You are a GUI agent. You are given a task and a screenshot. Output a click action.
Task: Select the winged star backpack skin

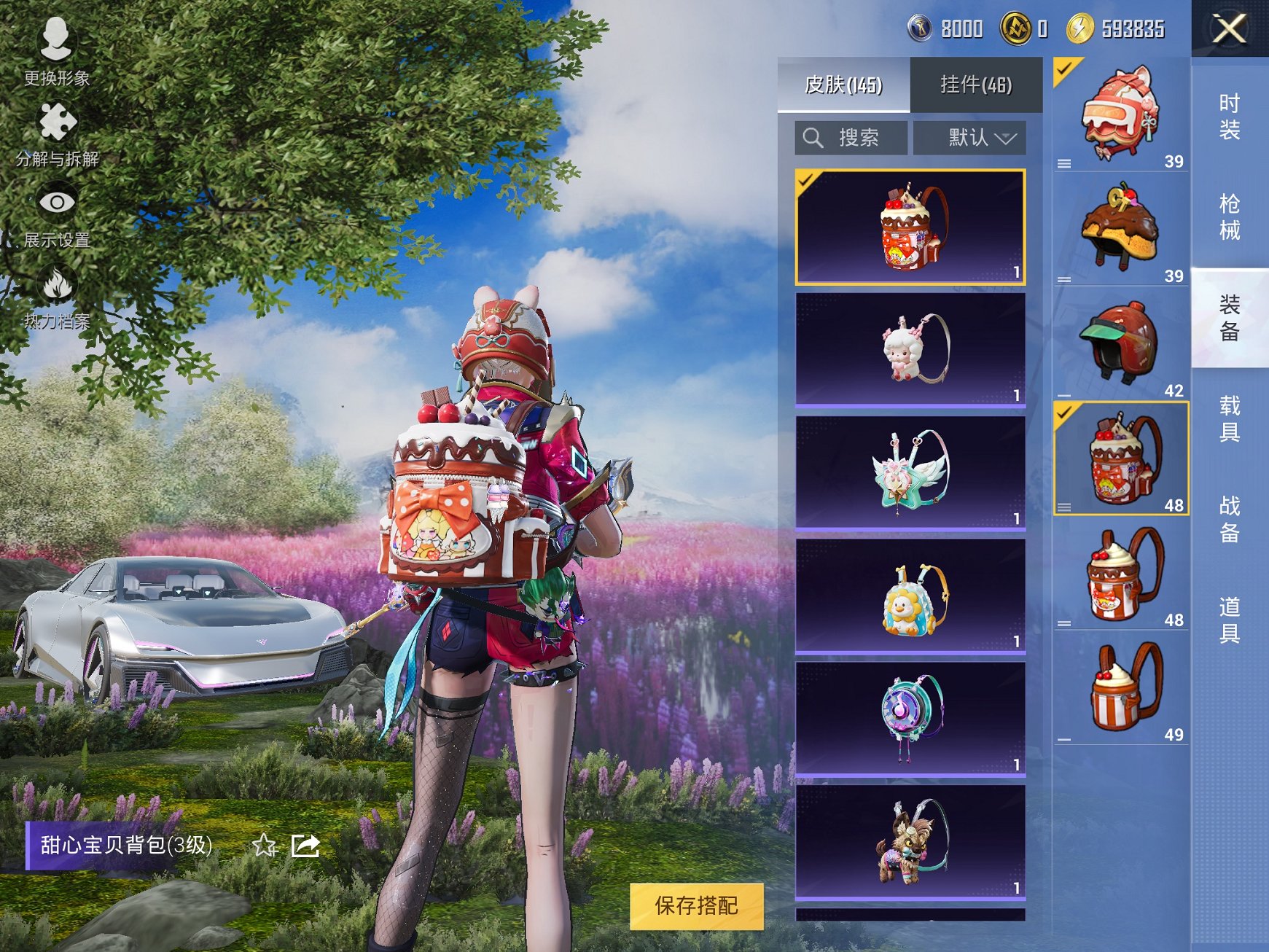[910, 472]
